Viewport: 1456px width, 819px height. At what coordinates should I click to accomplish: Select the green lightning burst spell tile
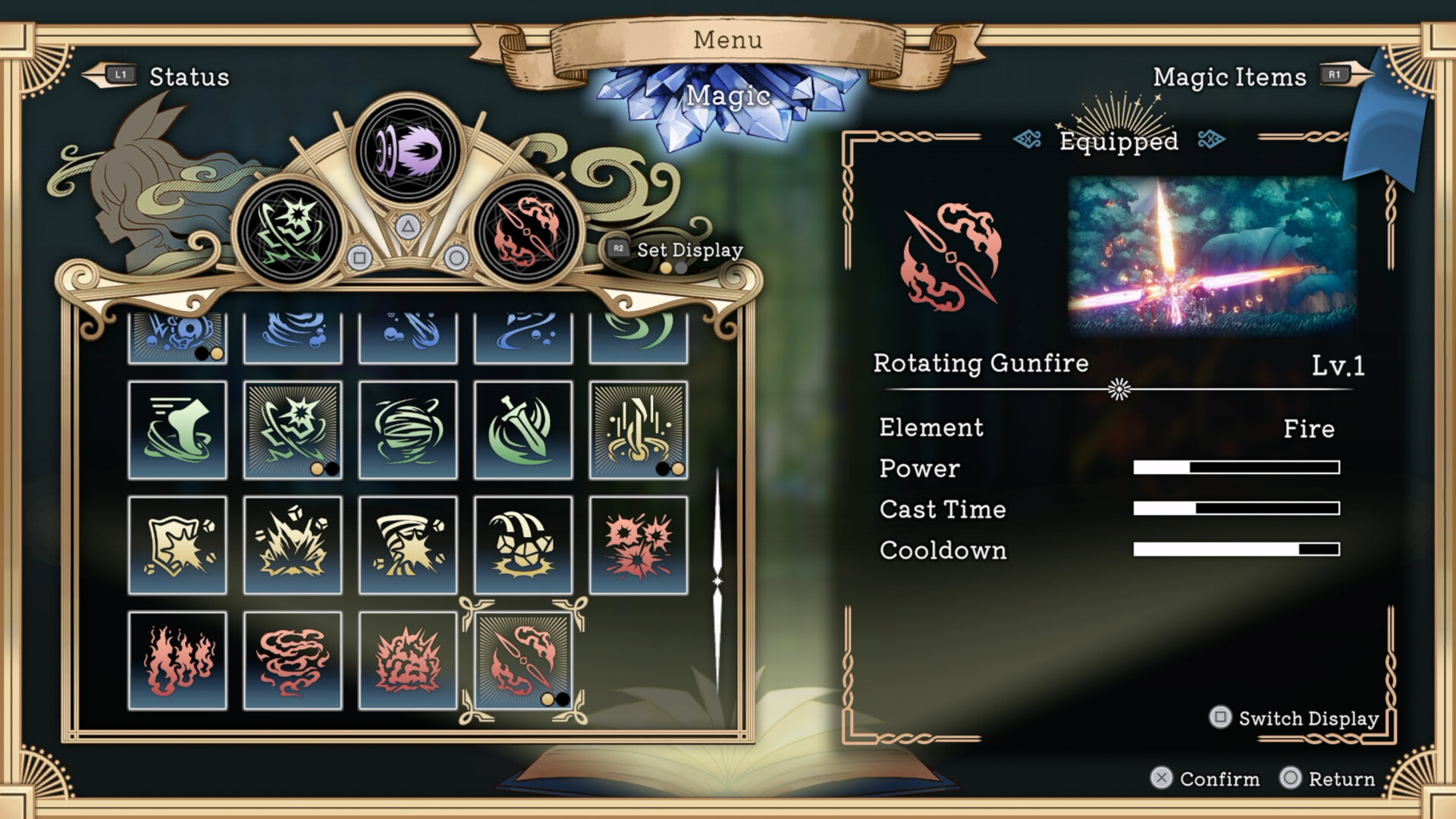pyautogui.click(x=293, y=430)
